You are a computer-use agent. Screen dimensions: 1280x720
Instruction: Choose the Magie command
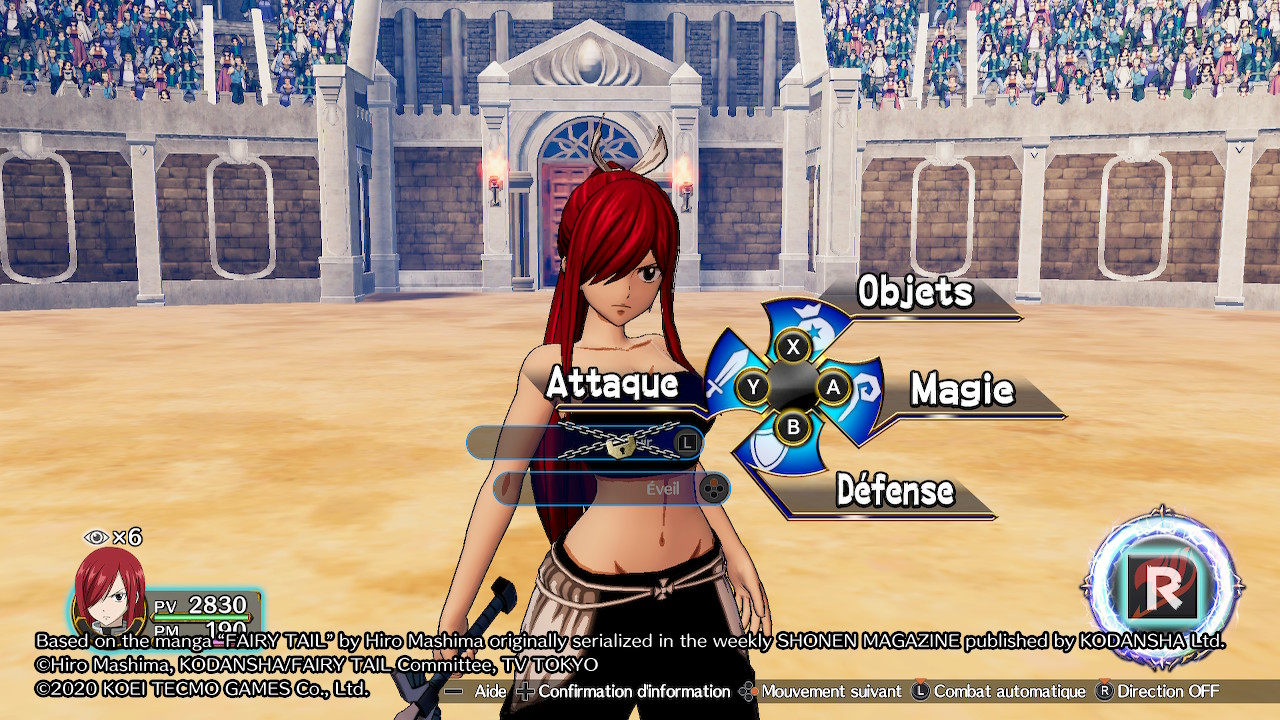[962, 391]
